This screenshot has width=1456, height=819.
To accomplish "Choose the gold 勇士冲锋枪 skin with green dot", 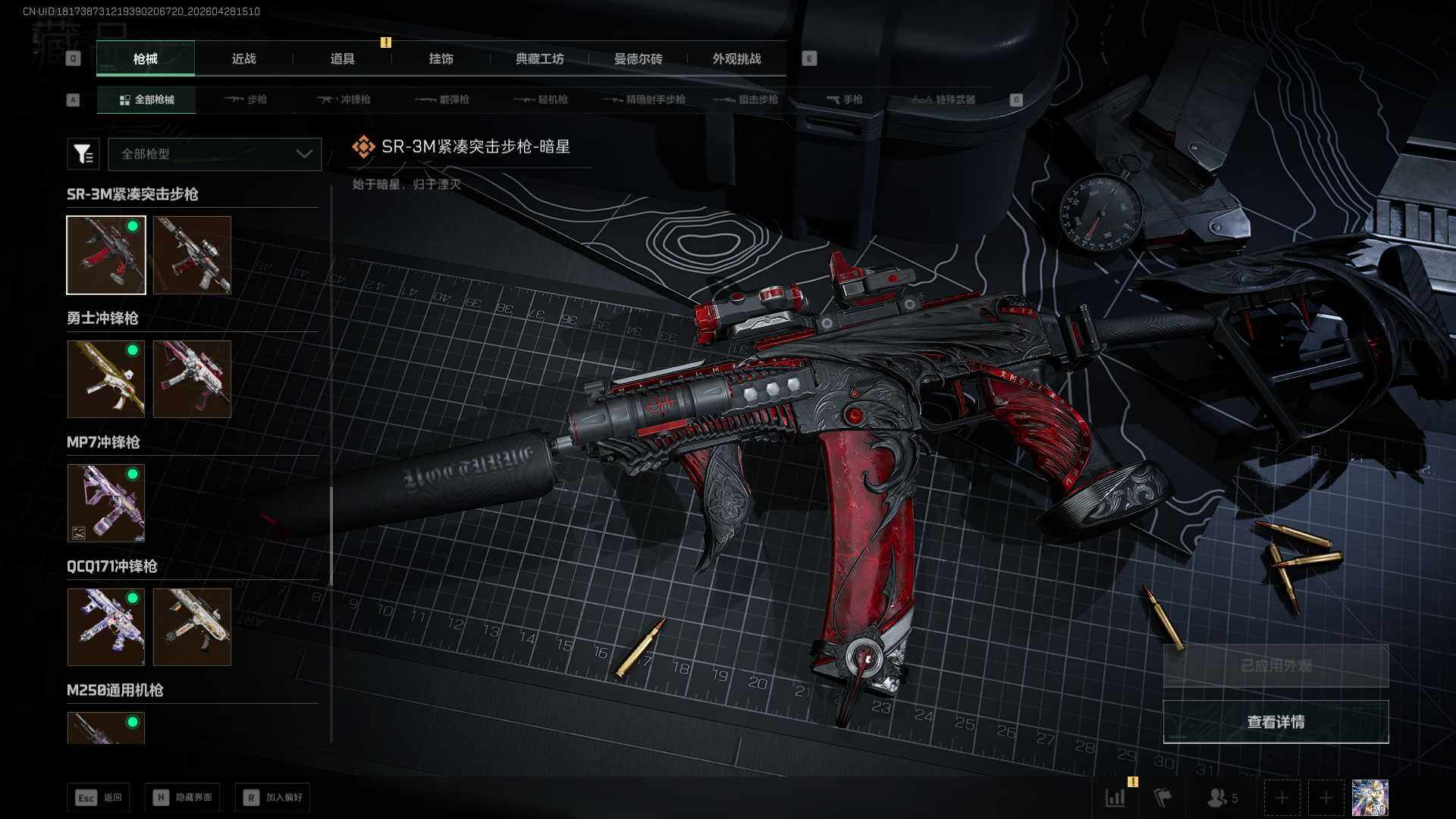I will 106,378.
